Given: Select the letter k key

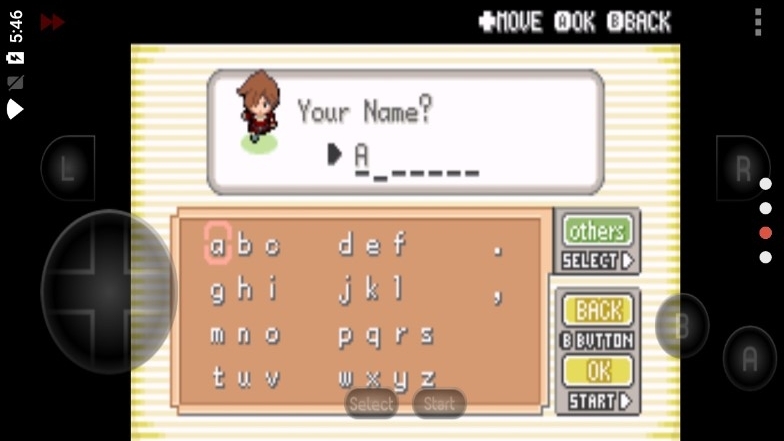Looking at the screenshot, I should click(x=372, y=290).
